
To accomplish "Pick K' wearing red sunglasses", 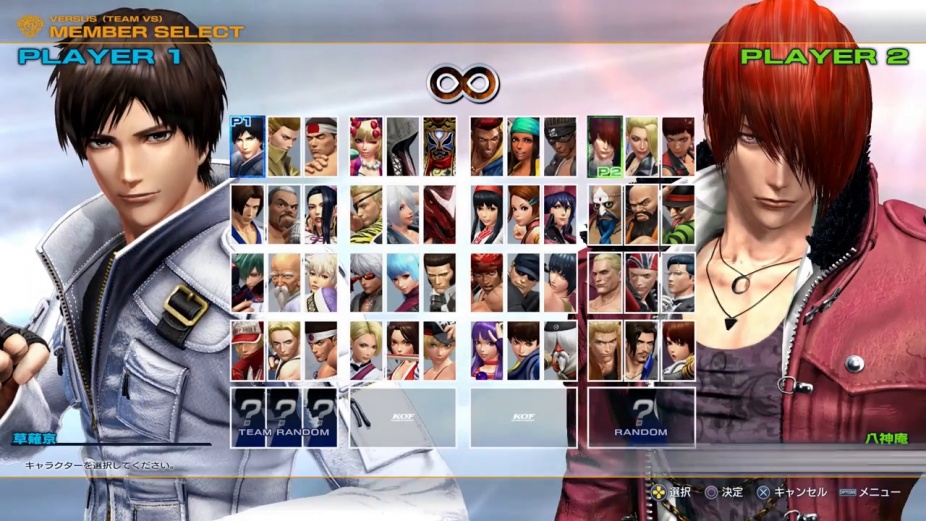I will point(367,281).
